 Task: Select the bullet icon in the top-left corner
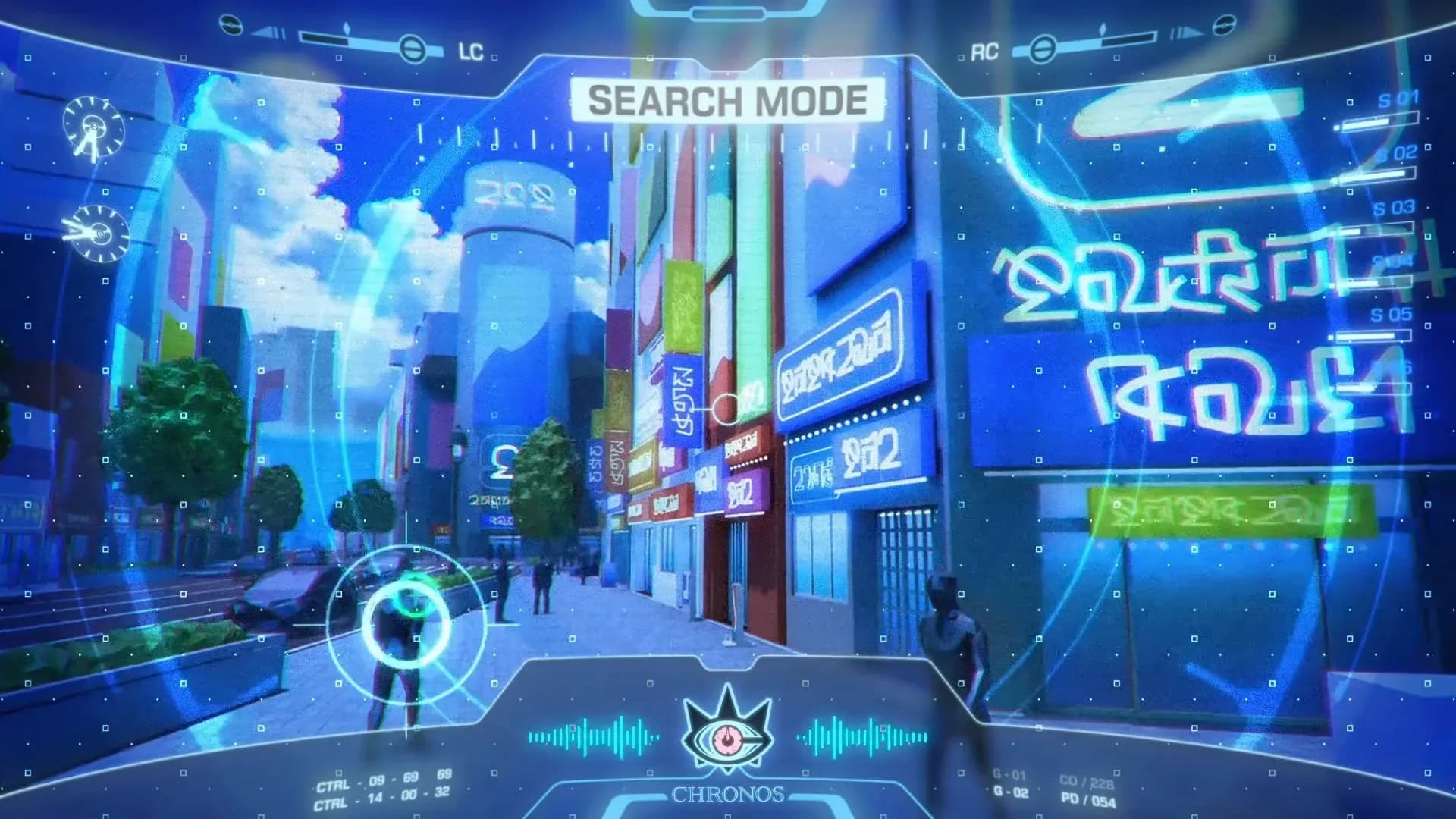231,25
